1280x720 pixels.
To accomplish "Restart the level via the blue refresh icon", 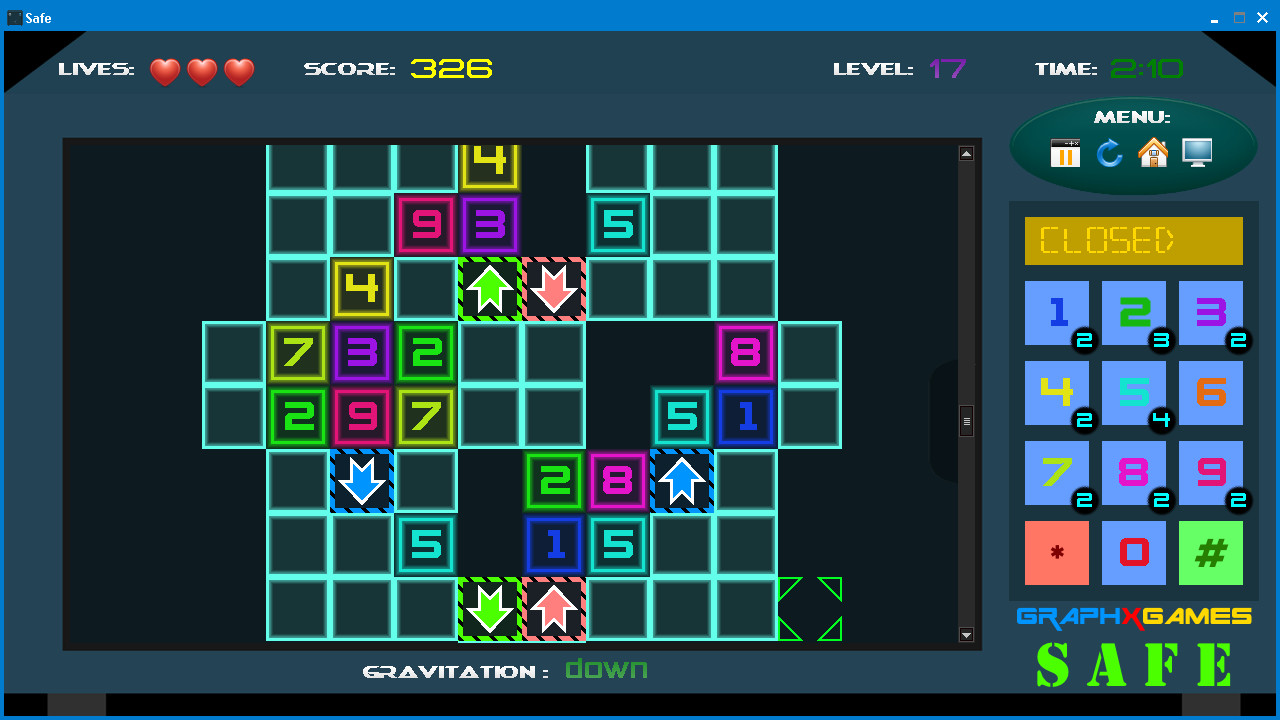I will (1110, 154).
